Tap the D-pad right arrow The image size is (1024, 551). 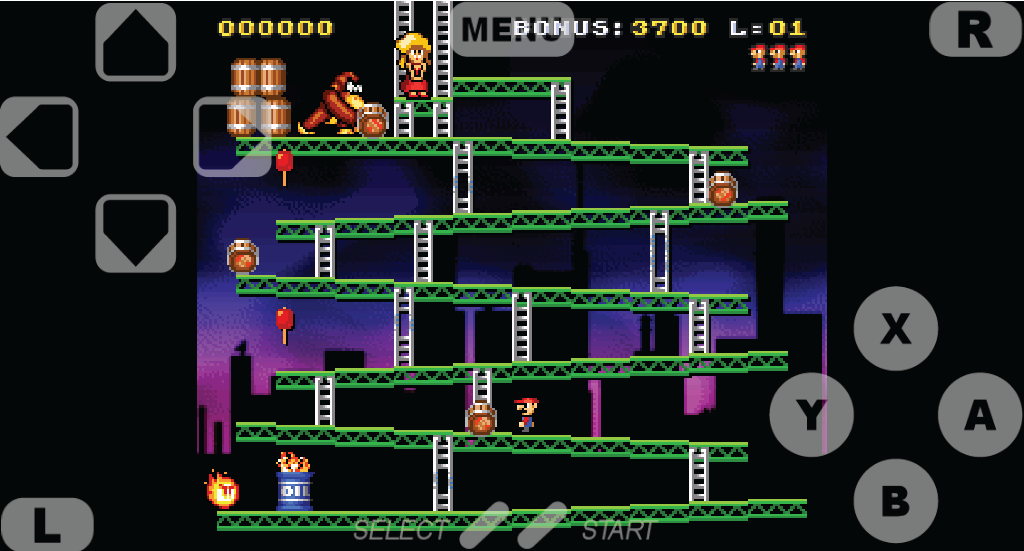[232, 137]
